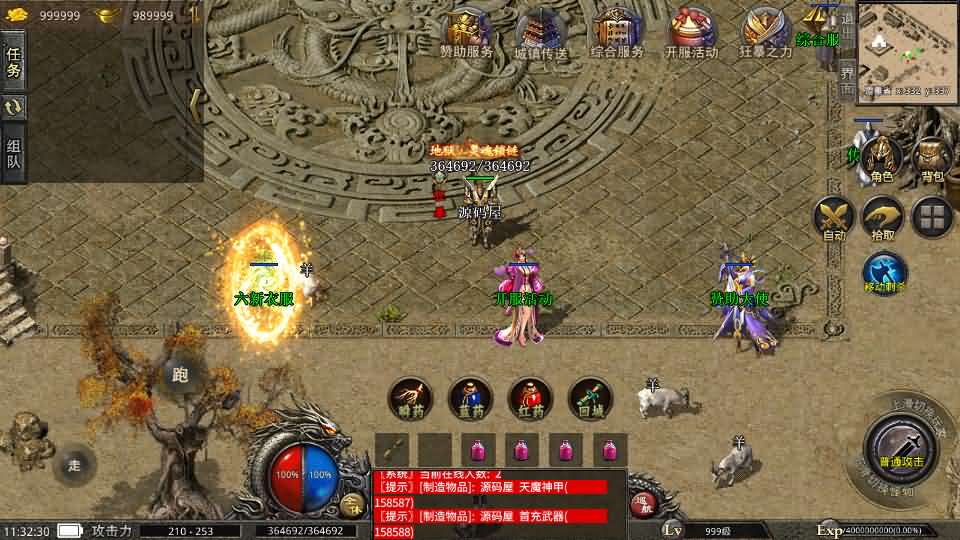The image size is (960, 540).
Task: Open the four-square grid menu
Action: [932, 218]
